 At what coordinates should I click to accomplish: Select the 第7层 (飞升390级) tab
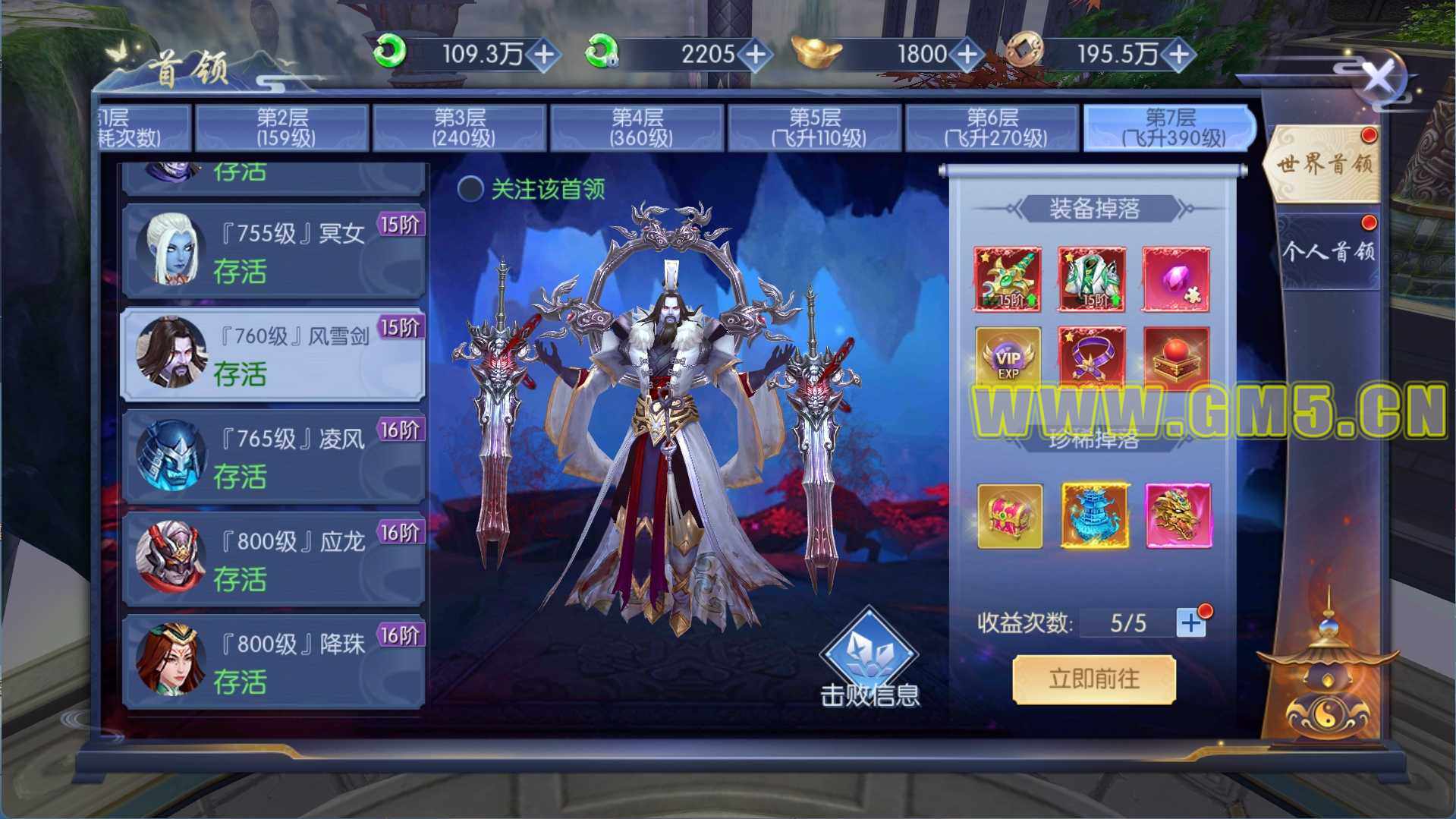[1170, 128]
